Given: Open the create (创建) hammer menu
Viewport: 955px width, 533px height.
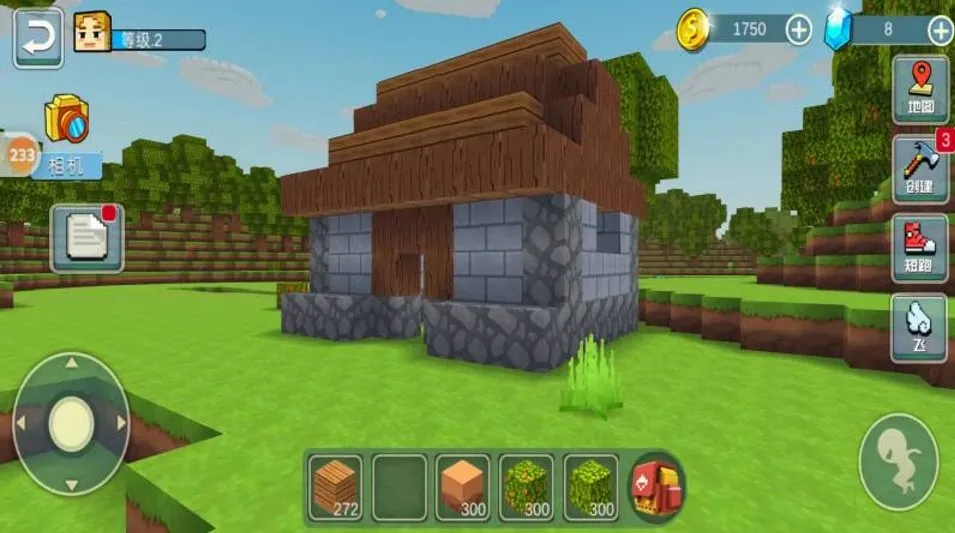Looking at the screenshot, I should click(920, 168).
